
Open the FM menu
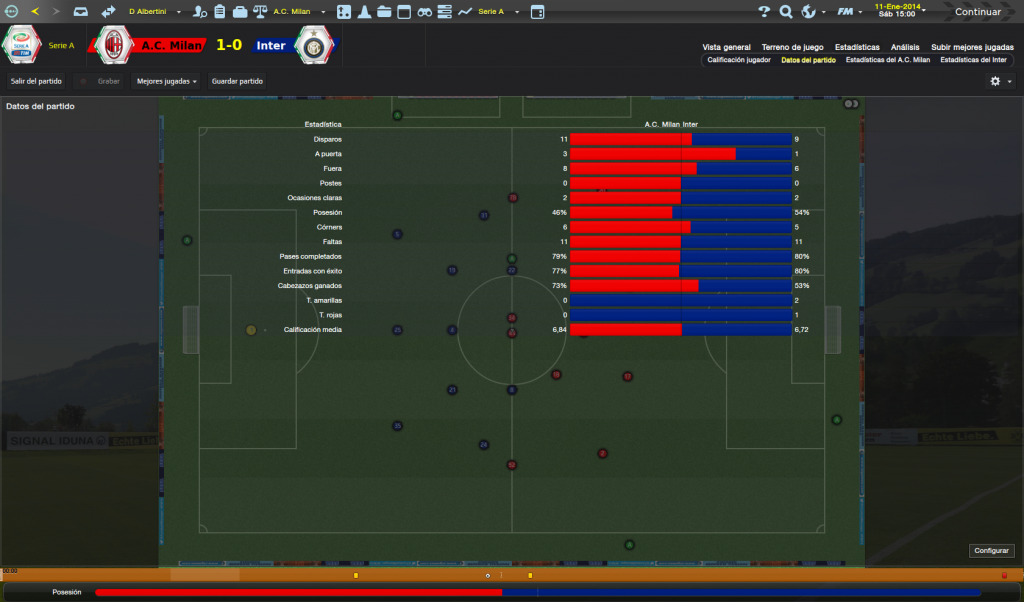(x=847, y=12)
